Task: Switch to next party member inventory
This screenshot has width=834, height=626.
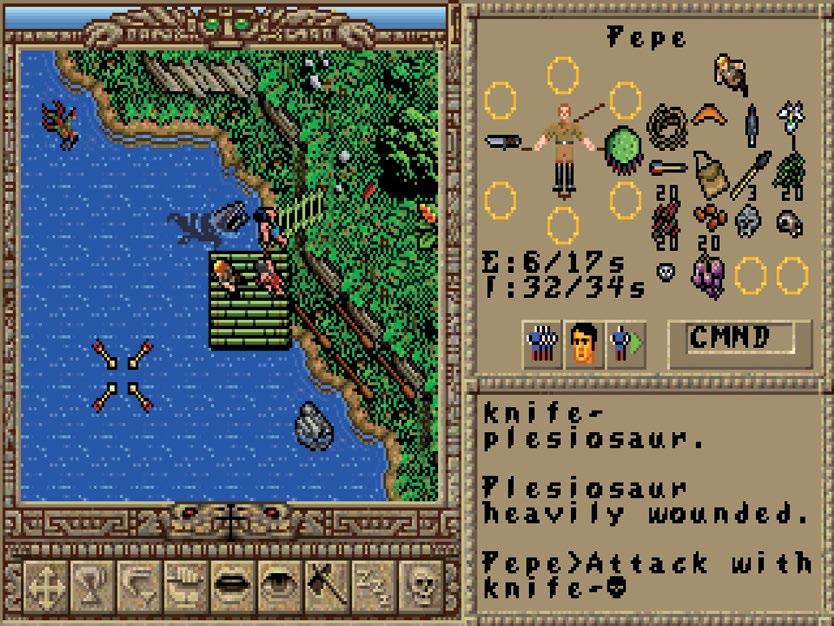Action: [x=626, y=345]
